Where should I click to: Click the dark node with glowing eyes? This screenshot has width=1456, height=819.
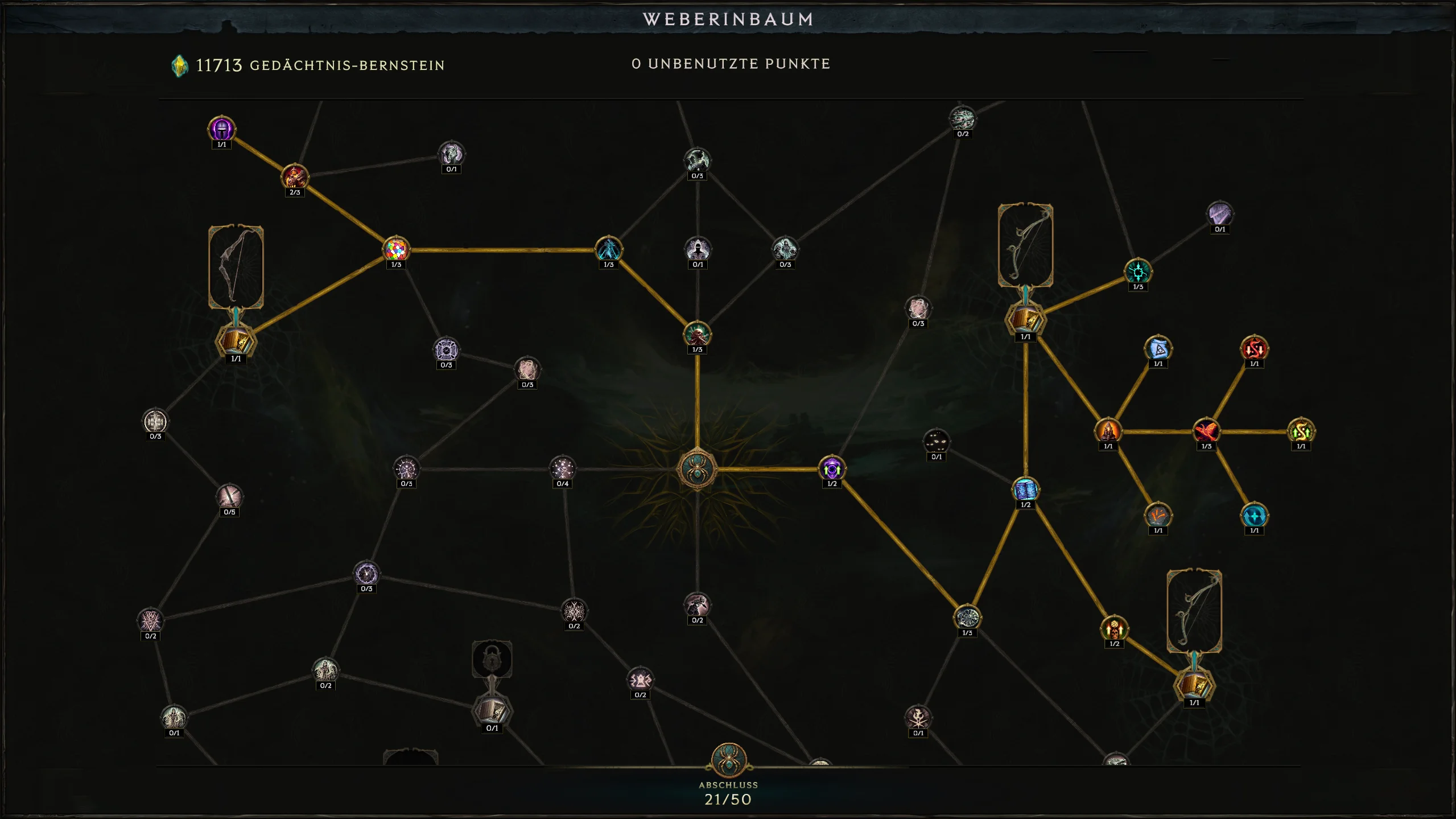[x=936, y=442]
